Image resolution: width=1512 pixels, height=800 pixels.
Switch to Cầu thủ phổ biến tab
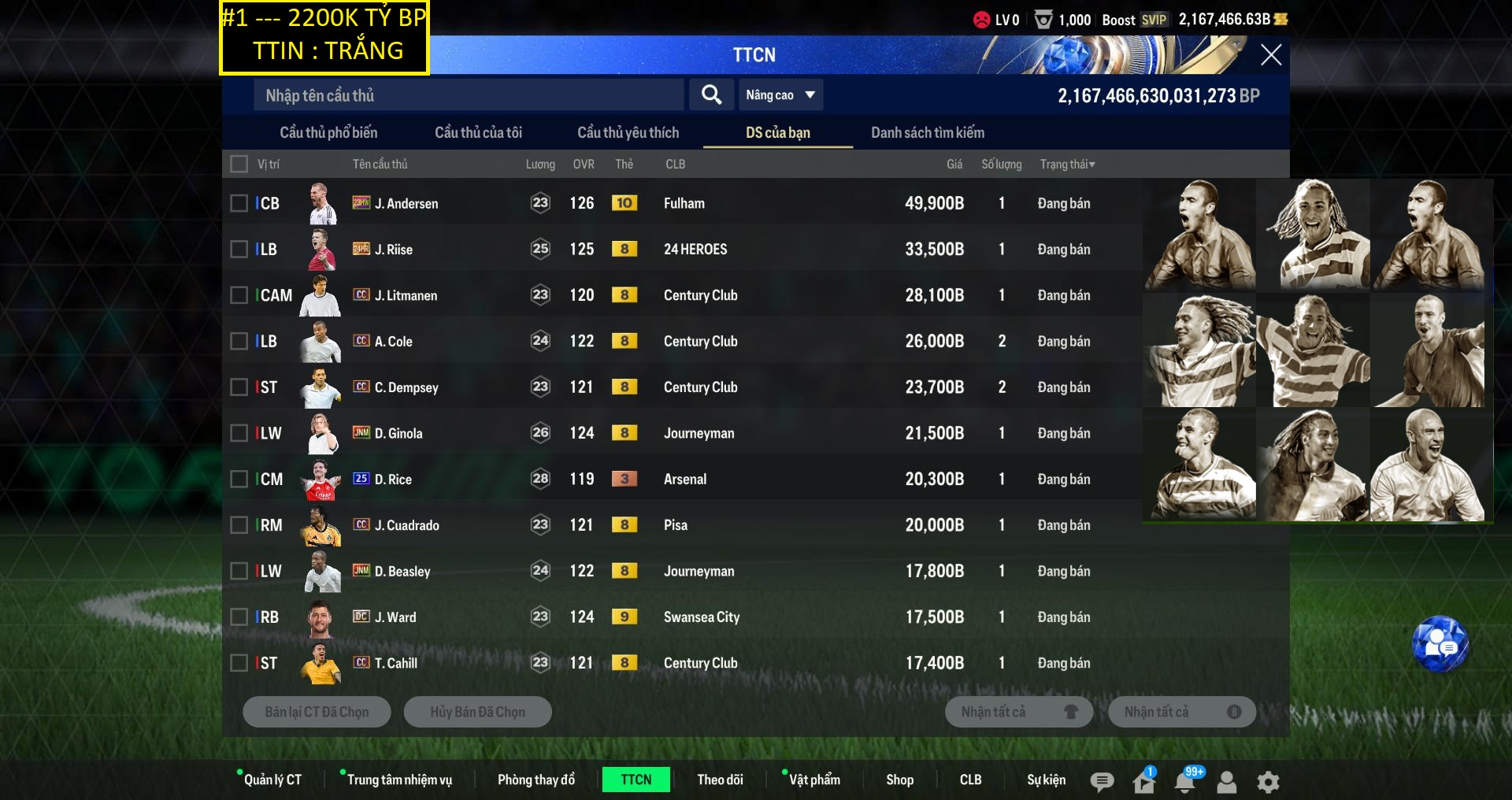click(x=328, y=132)
